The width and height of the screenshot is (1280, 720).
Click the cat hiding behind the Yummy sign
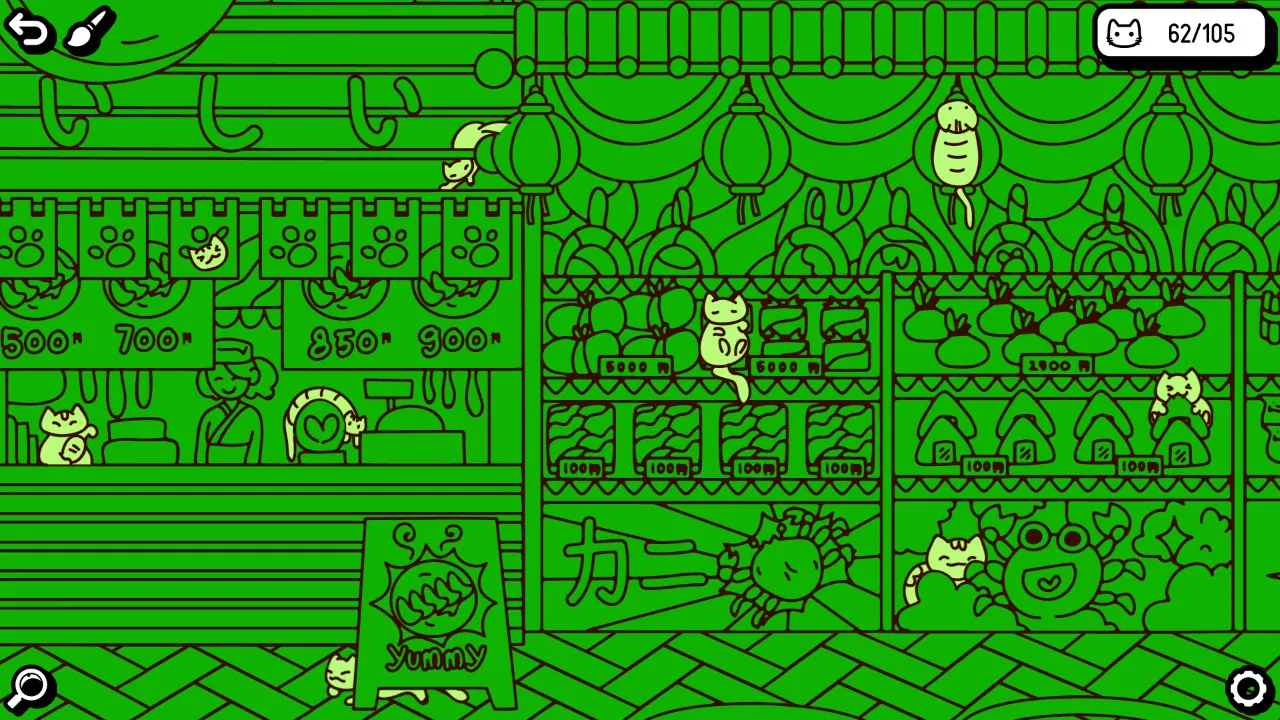click(340, 675)
